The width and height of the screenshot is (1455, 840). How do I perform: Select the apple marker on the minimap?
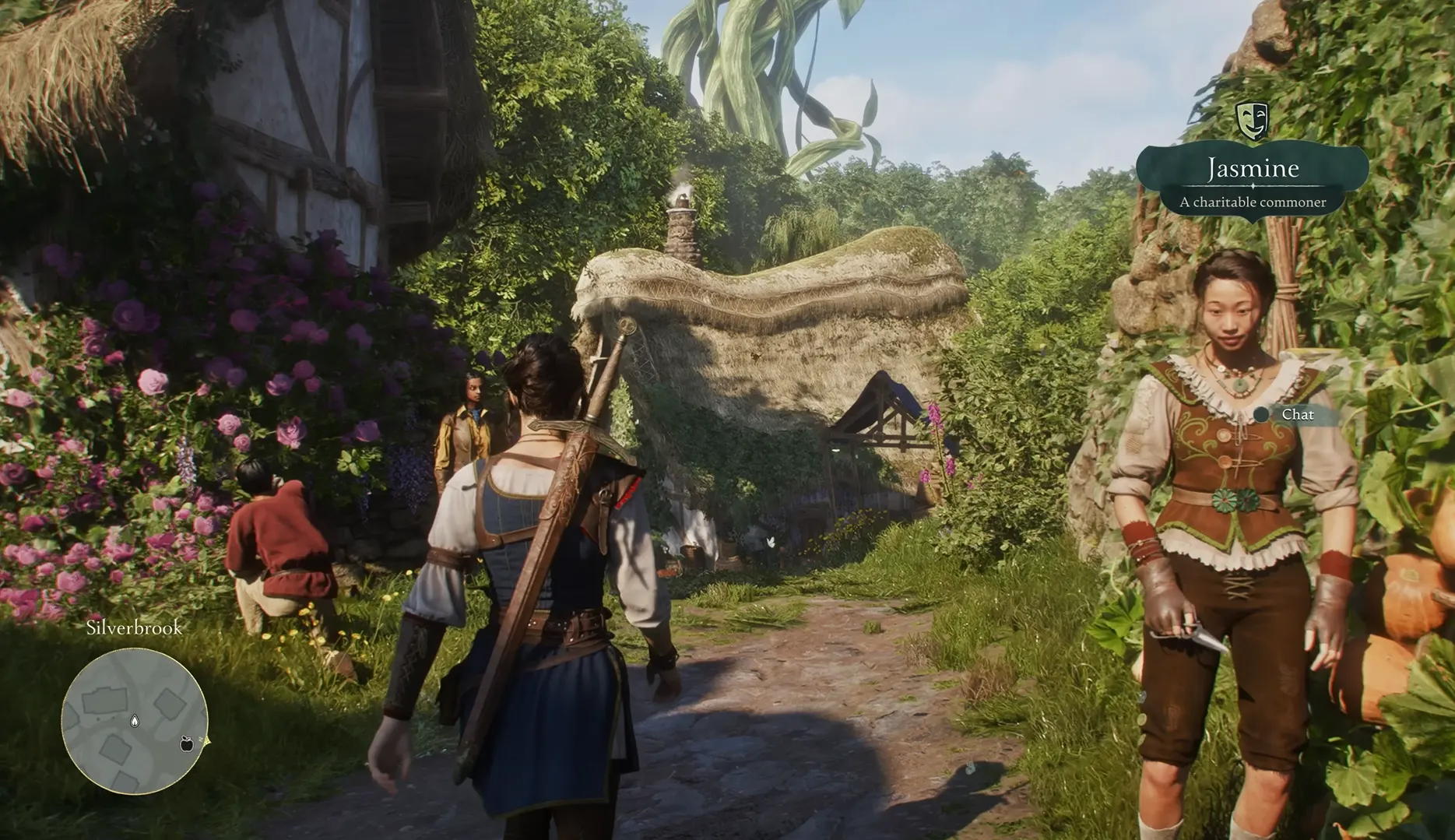pyautogui.click(x=186, y=743)
